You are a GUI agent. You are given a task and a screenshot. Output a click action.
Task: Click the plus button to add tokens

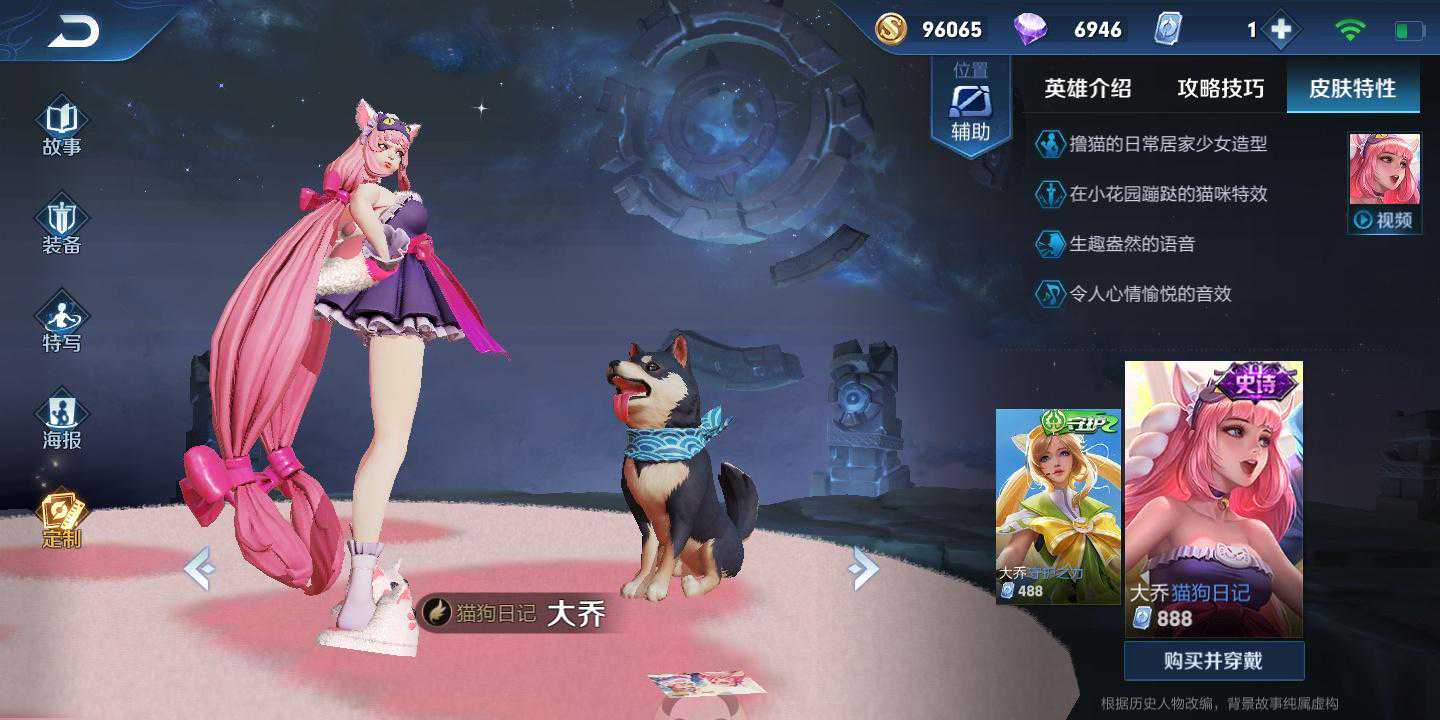click(1281, 30)
